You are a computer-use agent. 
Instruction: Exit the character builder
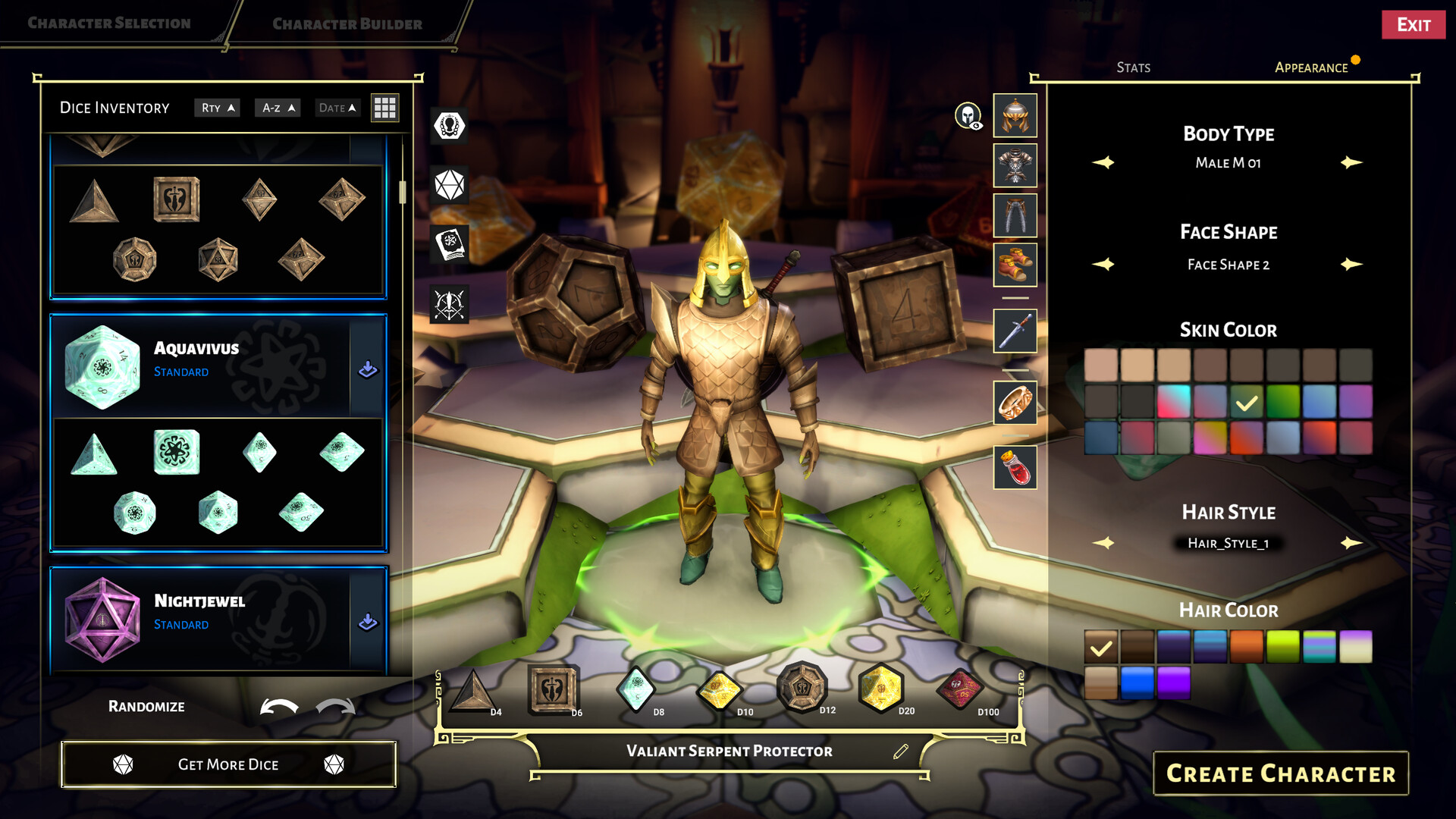pos(1413,25)
